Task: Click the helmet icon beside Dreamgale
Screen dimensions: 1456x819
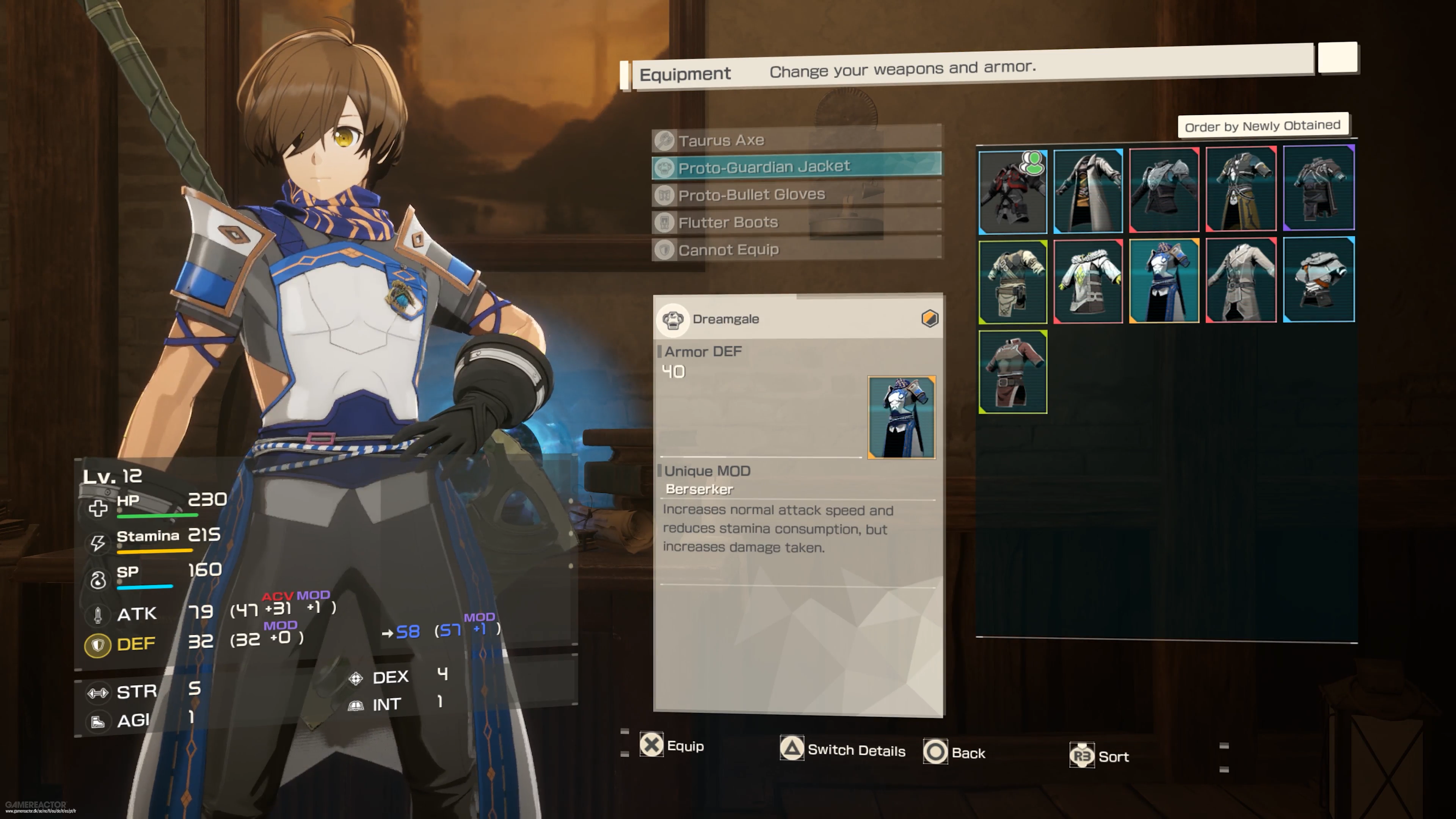Action: [x=673, y=318]
